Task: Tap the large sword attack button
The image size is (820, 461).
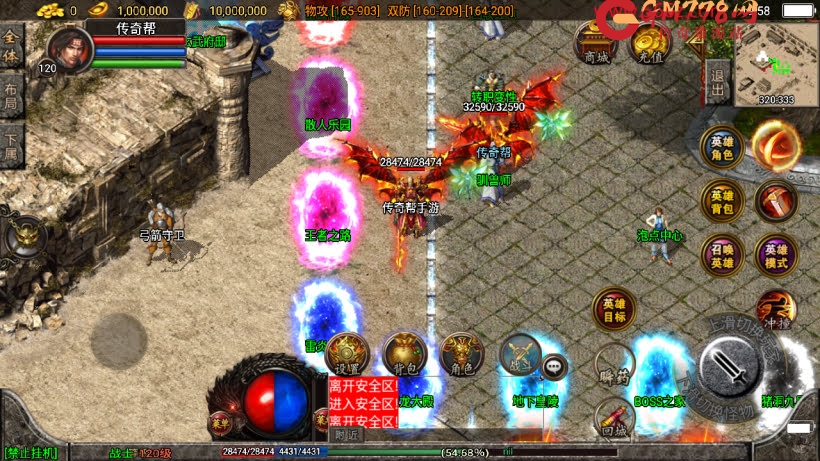Action: pyautogui.click(x=735, y=368)
